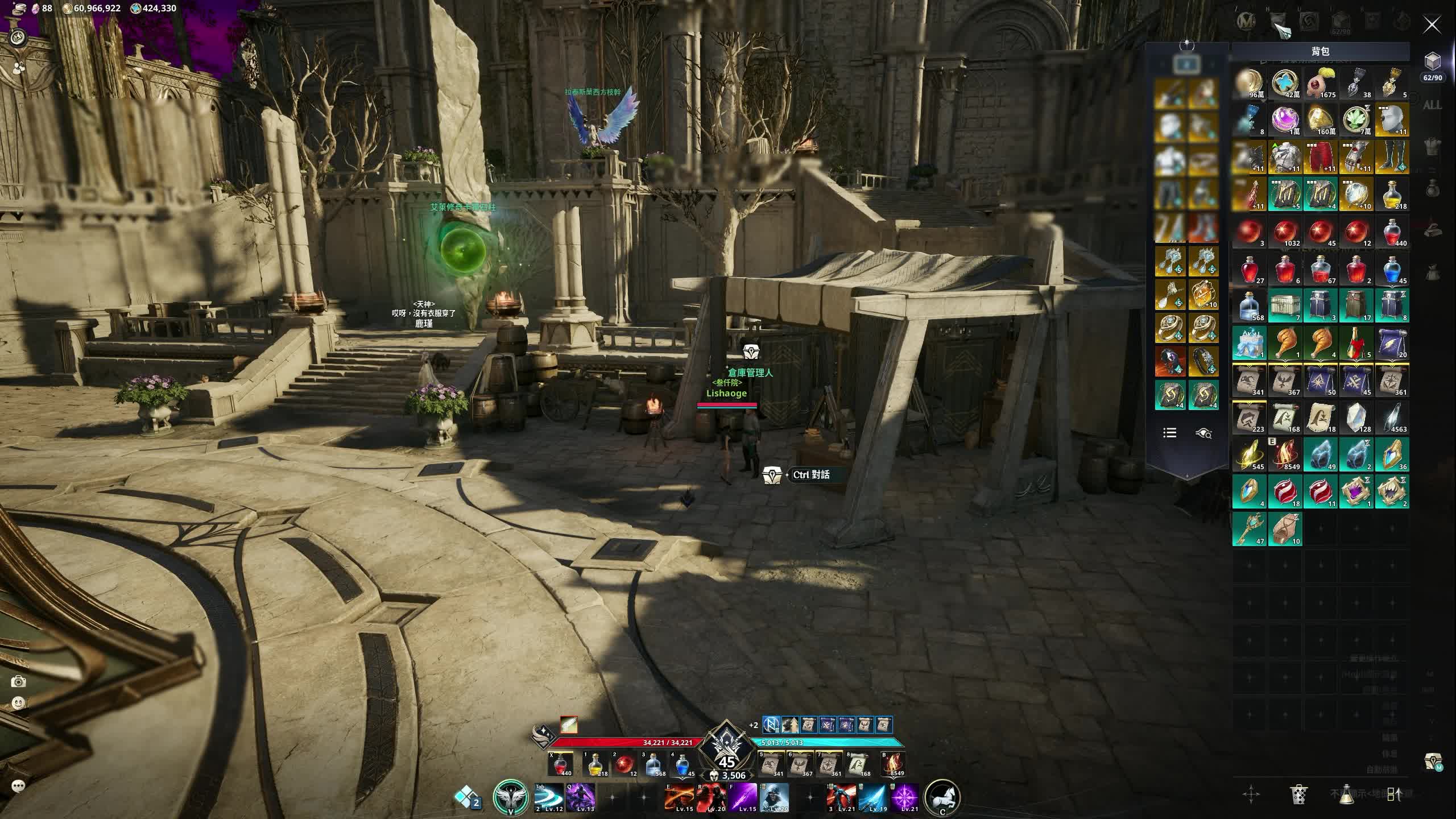This screenshot has width=1456, height=819.
Task: Sort the backpack with the arrange button
Action: [1393, 794]
